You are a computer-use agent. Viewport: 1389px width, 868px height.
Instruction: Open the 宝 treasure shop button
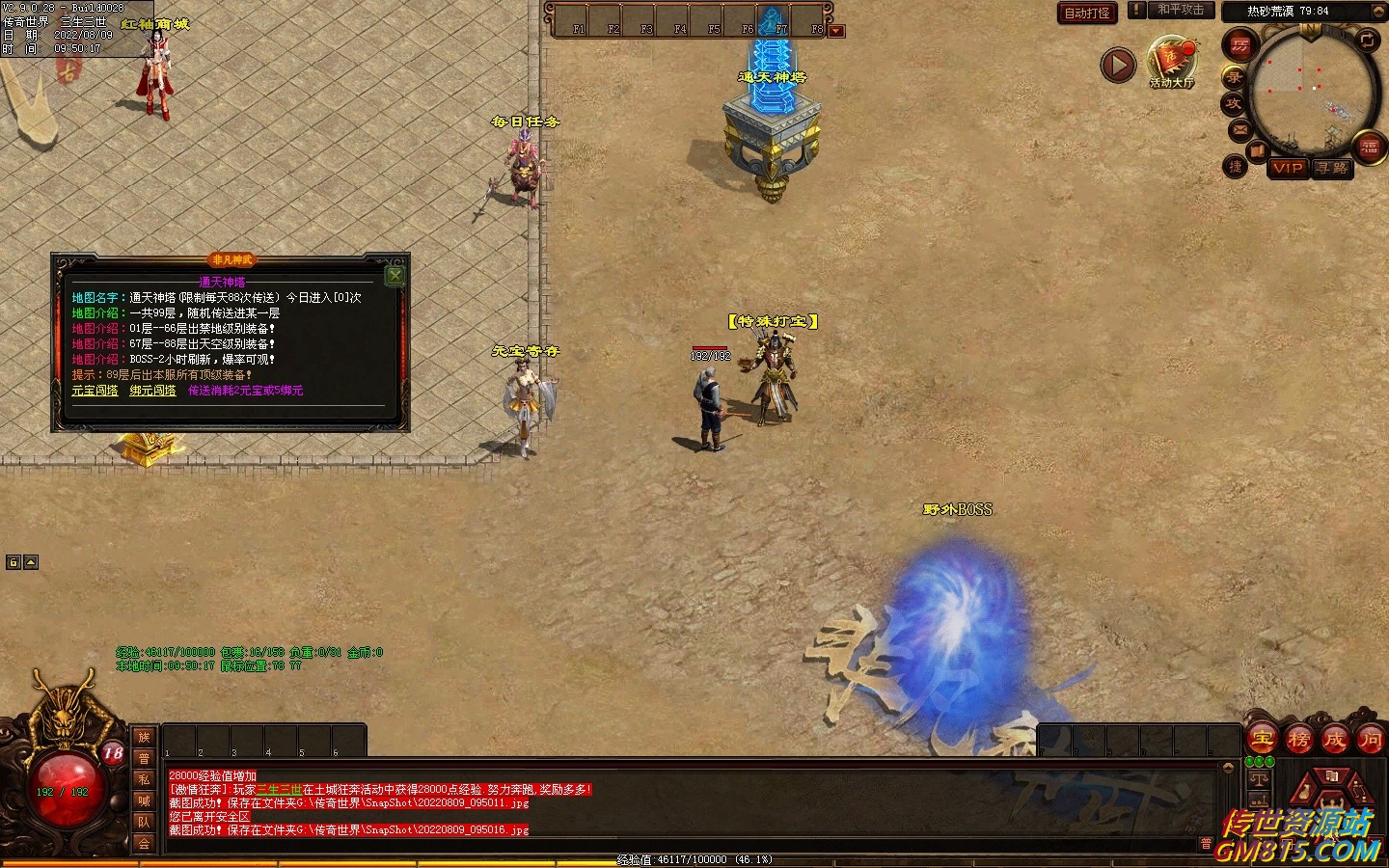1263,740
